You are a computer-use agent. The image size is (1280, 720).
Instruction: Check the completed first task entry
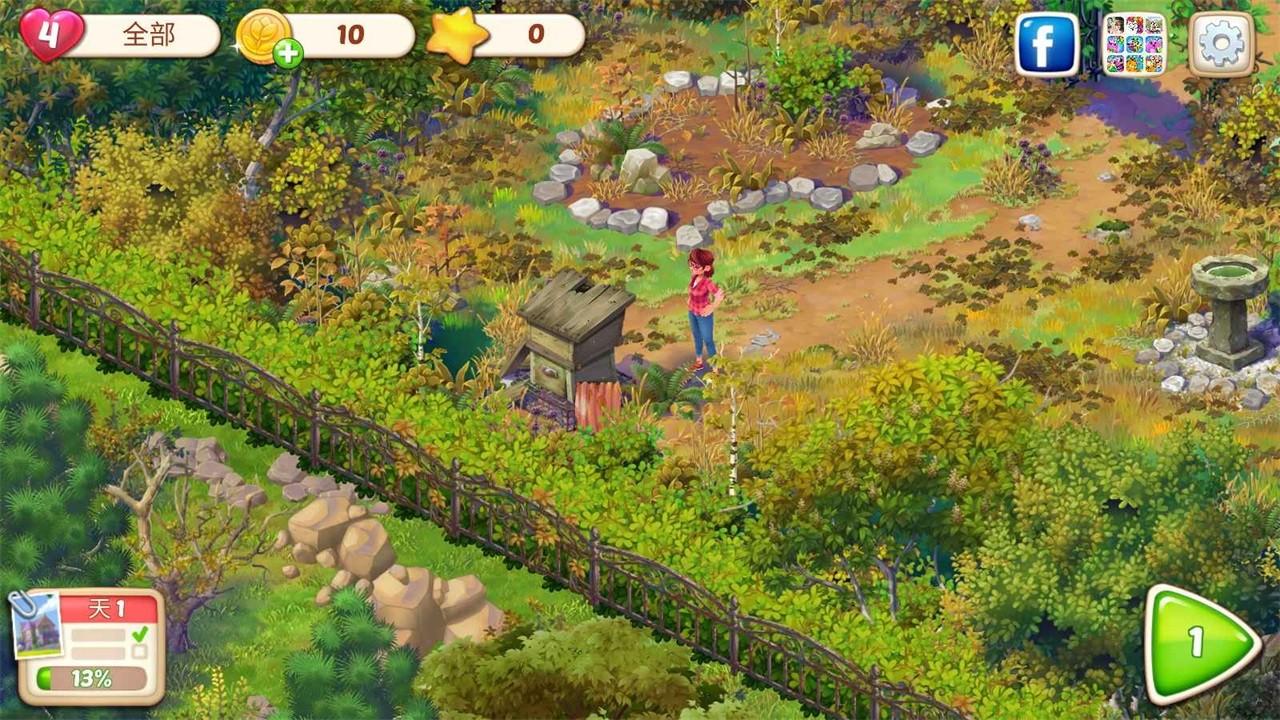pyautogui.click(x=98, y=634)
